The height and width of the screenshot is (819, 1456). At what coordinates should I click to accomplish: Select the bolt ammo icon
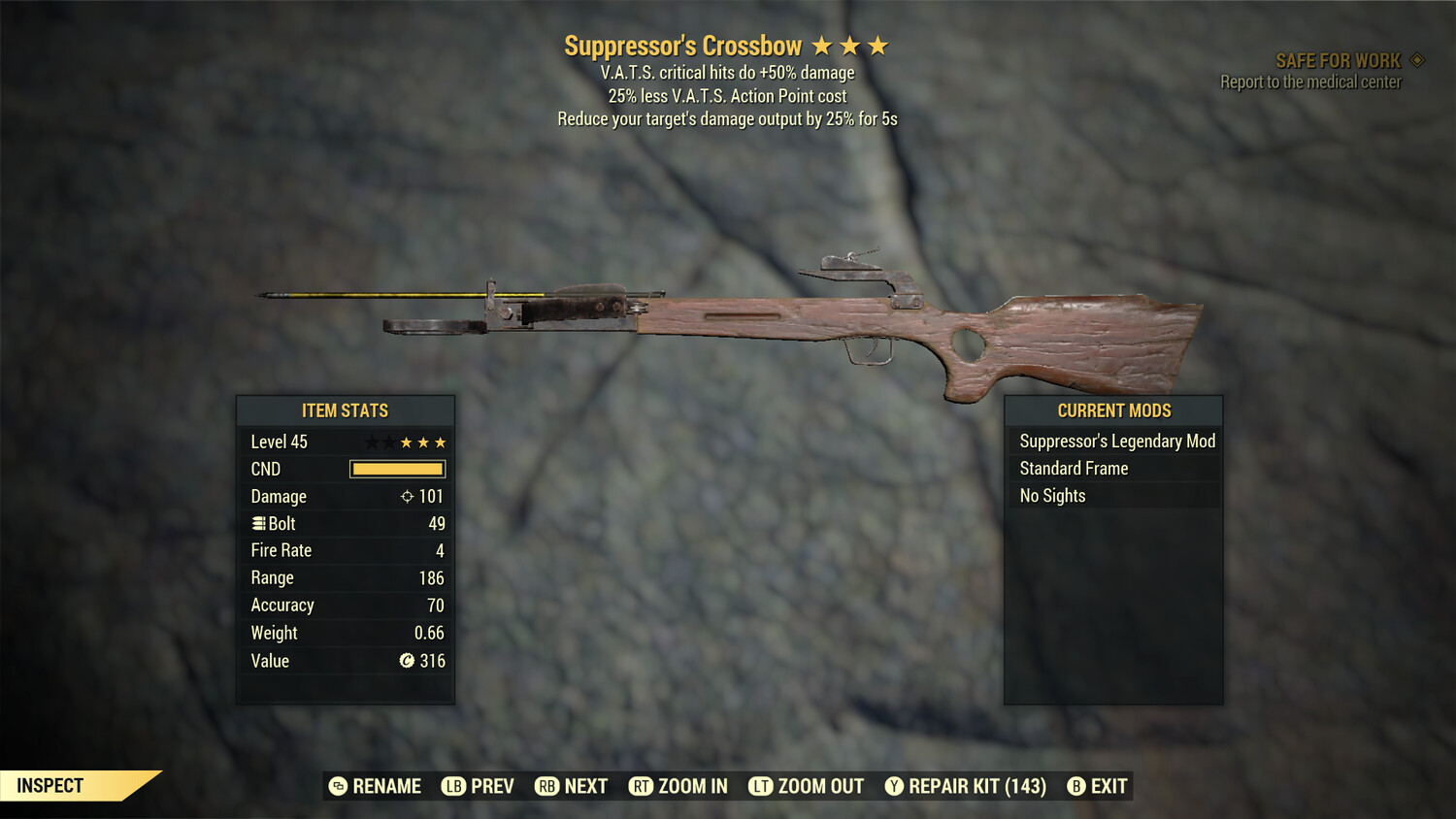(x=258, y=523)
